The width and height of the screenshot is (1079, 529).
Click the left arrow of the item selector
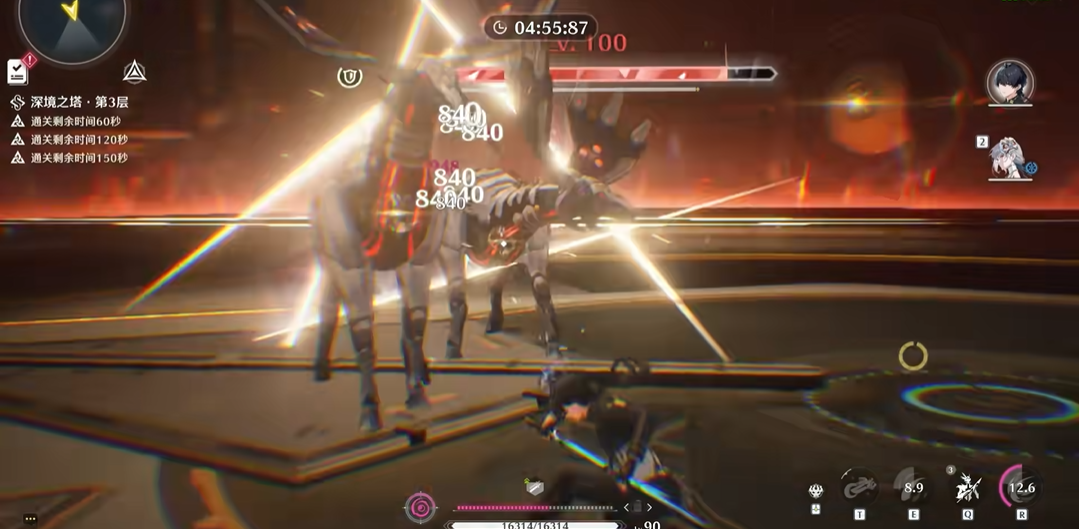pyautogui.click(x=626, y=508)
